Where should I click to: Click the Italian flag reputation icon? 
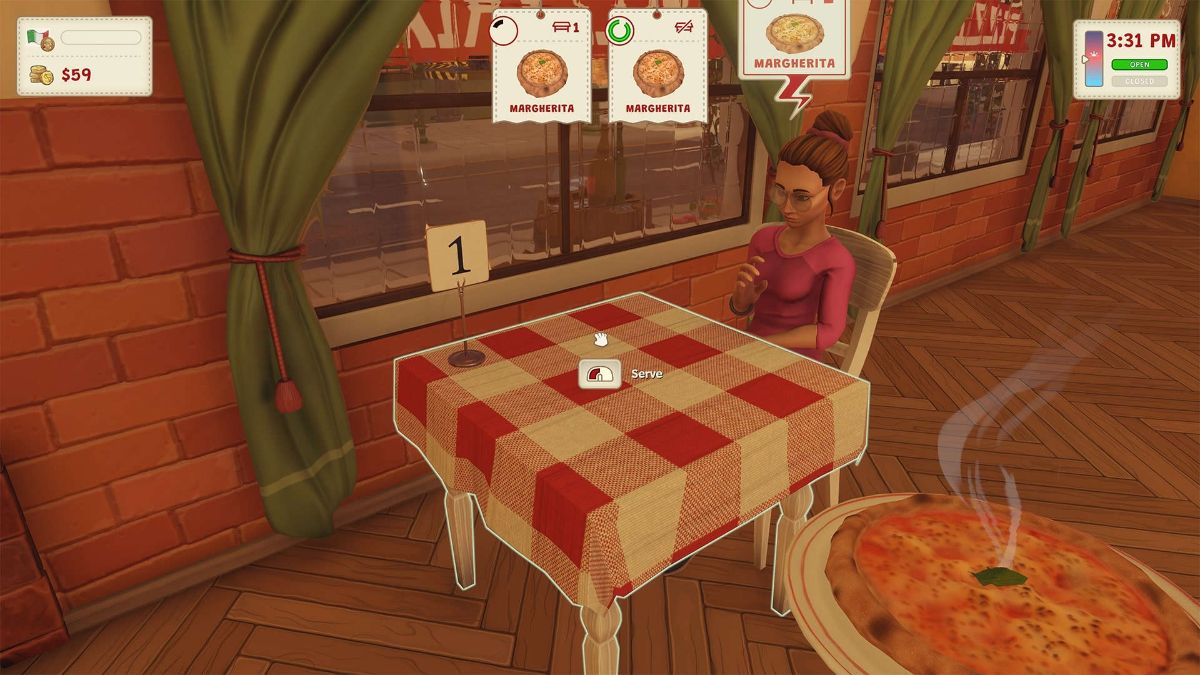(40, 39)
